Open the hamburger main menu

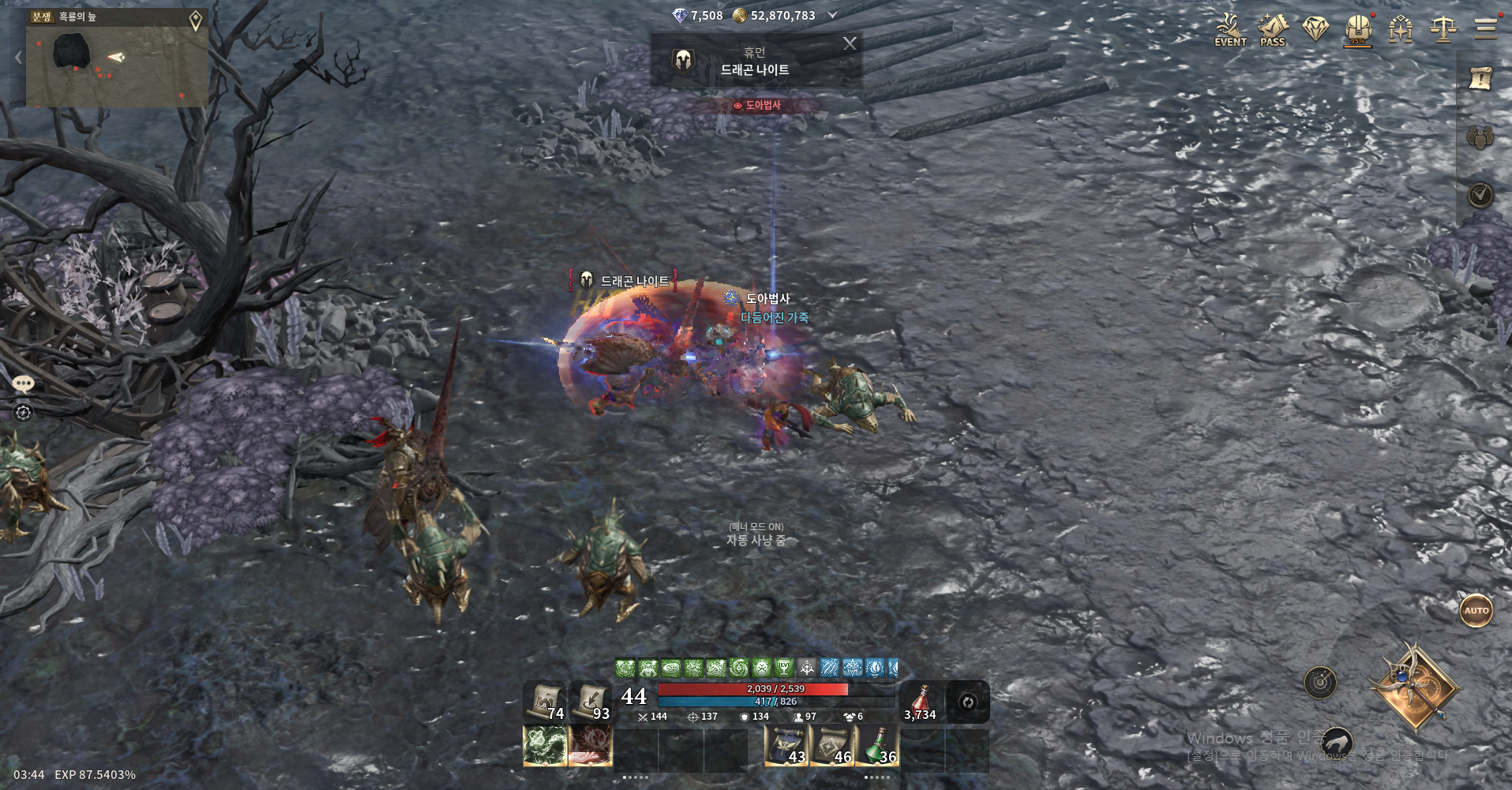tap(1485, 28)
